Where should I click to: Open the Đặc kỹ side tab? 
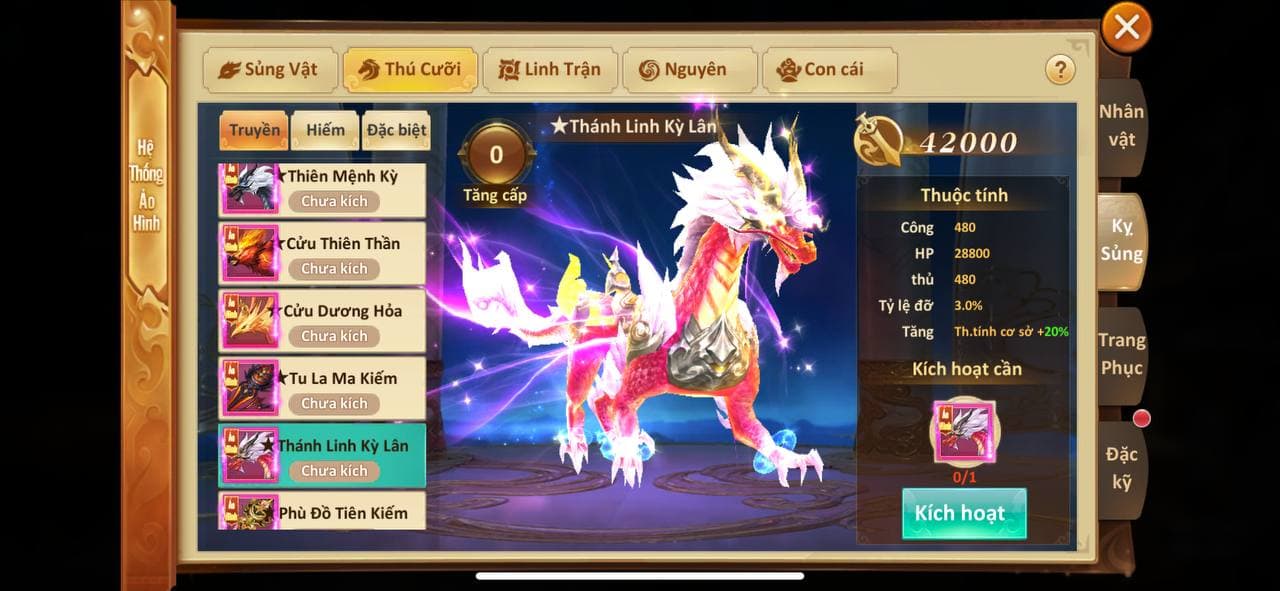[x=1121, y=469]
